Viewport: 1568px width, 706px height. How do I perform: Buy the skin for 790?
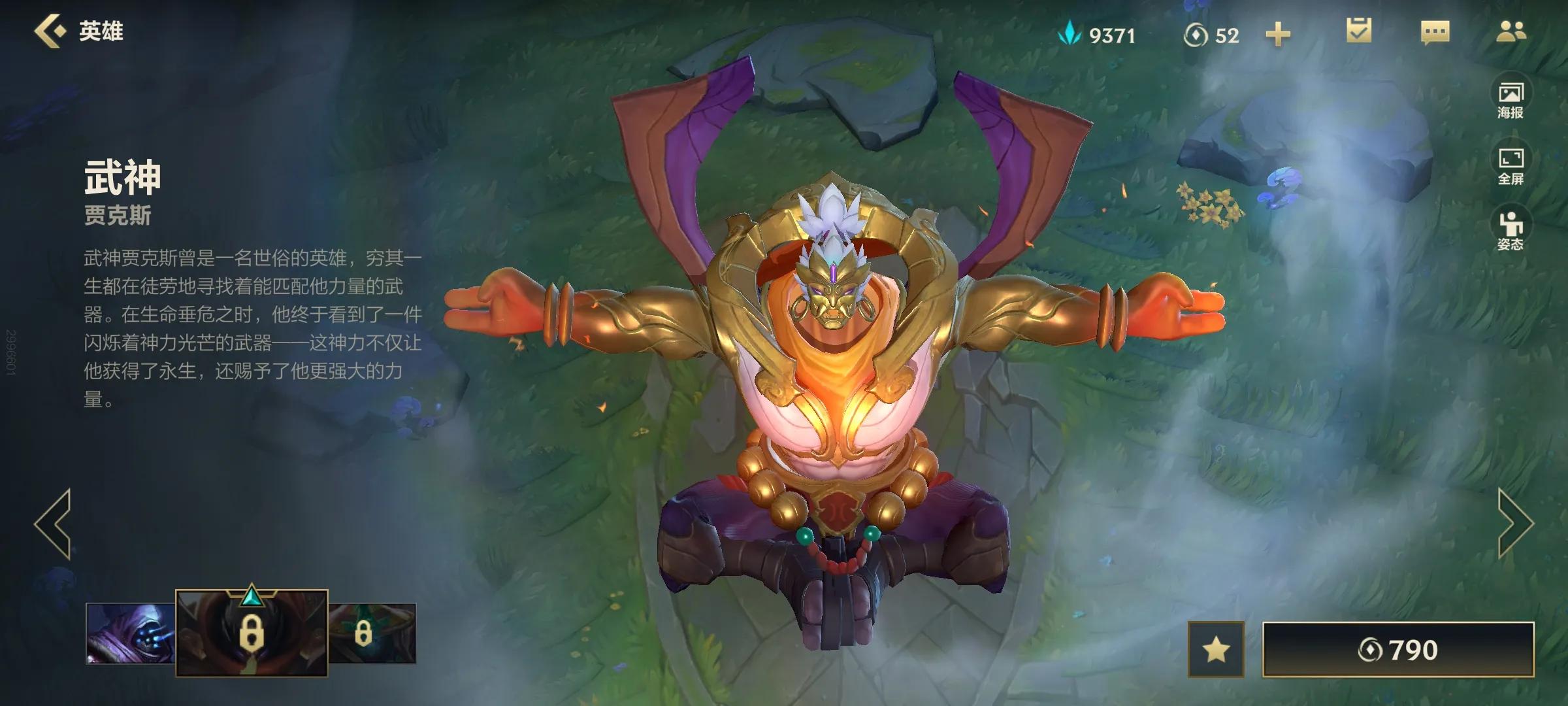coord(1398,650)
